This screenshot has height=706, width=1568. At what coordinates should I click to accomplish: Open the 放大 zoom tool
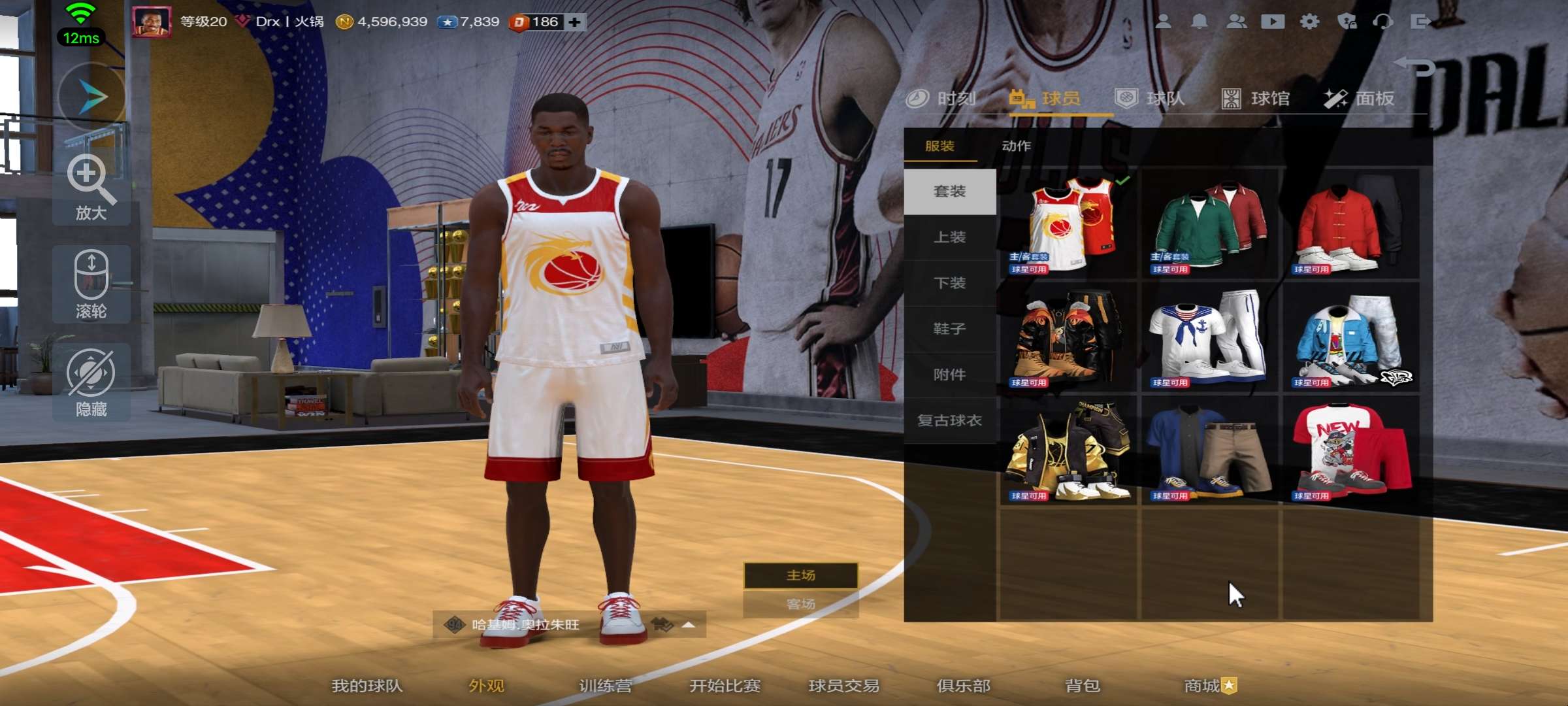click(90, 193)
